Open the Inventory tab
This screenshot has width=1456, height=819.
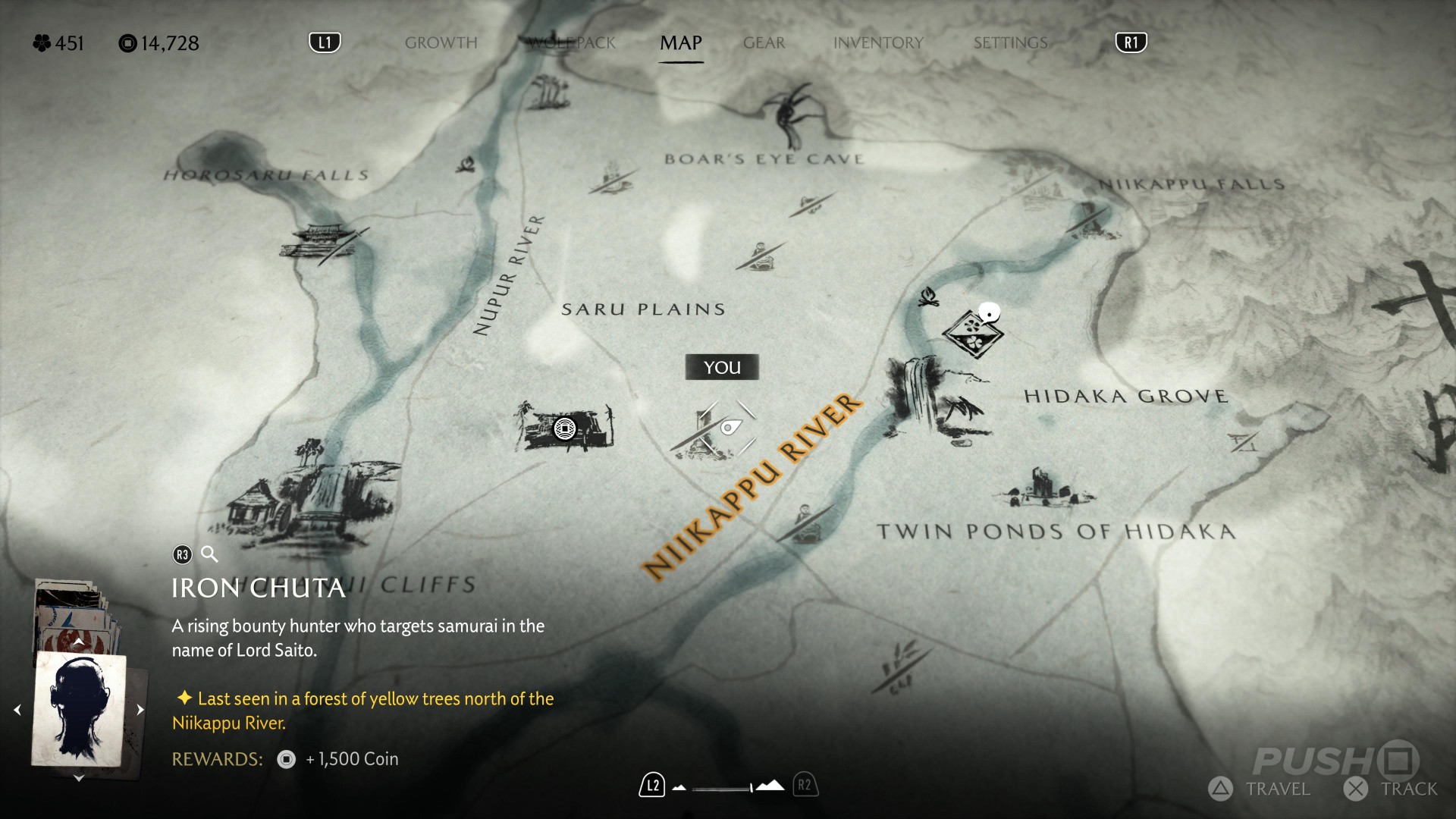(878, 43)
